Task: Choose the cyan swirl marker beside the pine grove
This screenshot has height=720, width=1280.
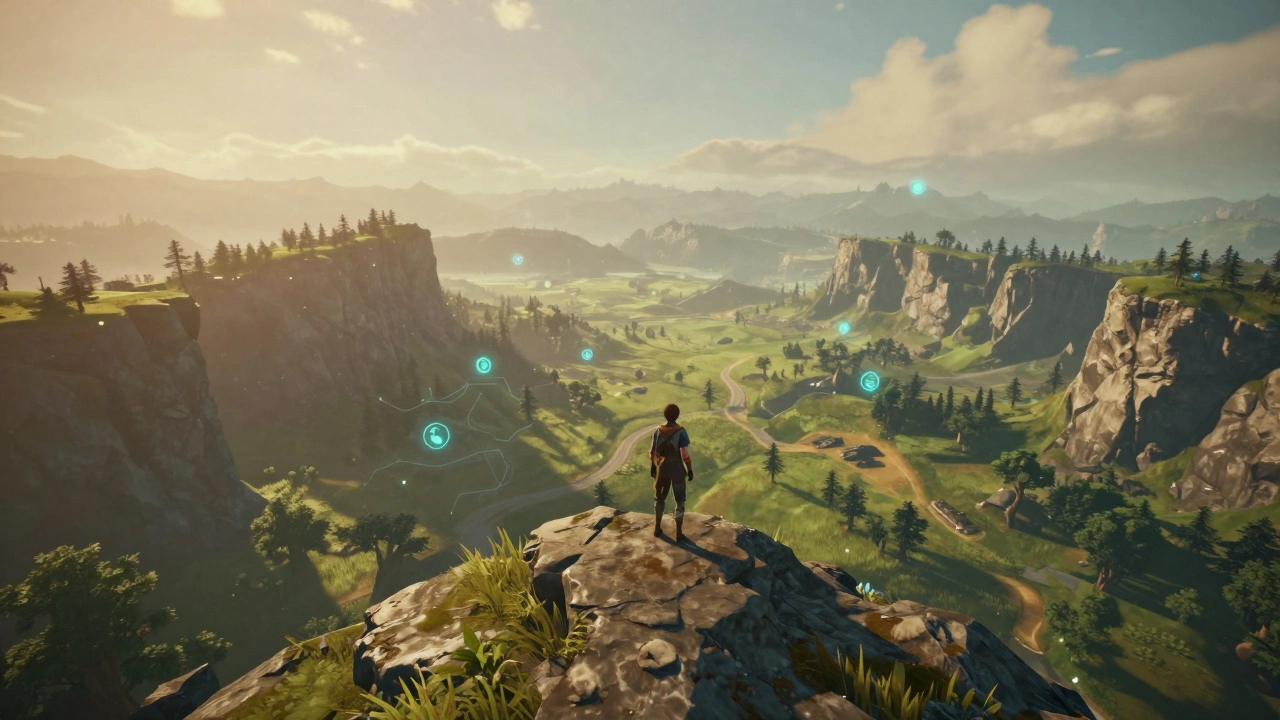Action: (870, 381)
